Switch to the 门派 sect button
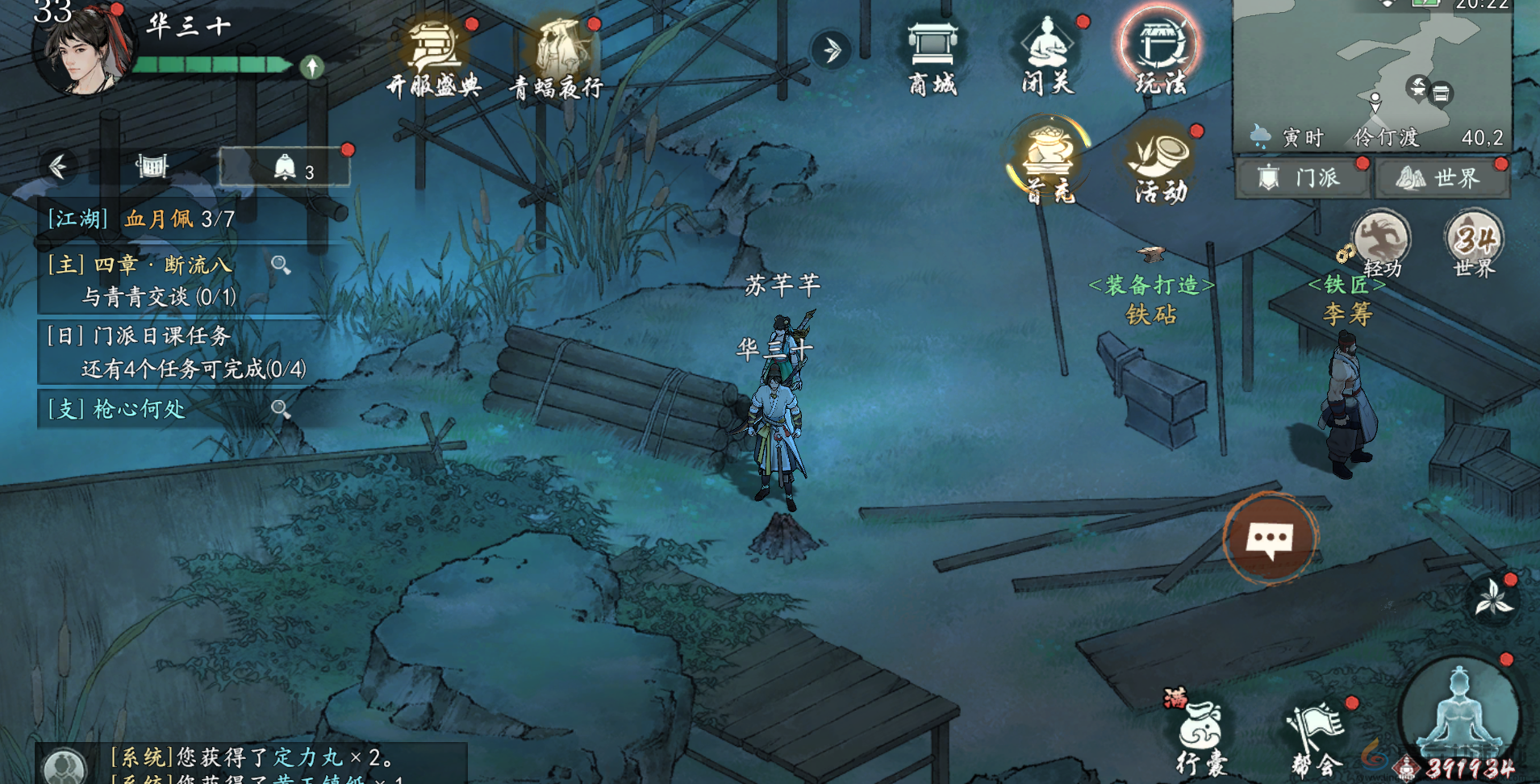The height and width of the screenshot is (784, 1540). pos(1302,177)
